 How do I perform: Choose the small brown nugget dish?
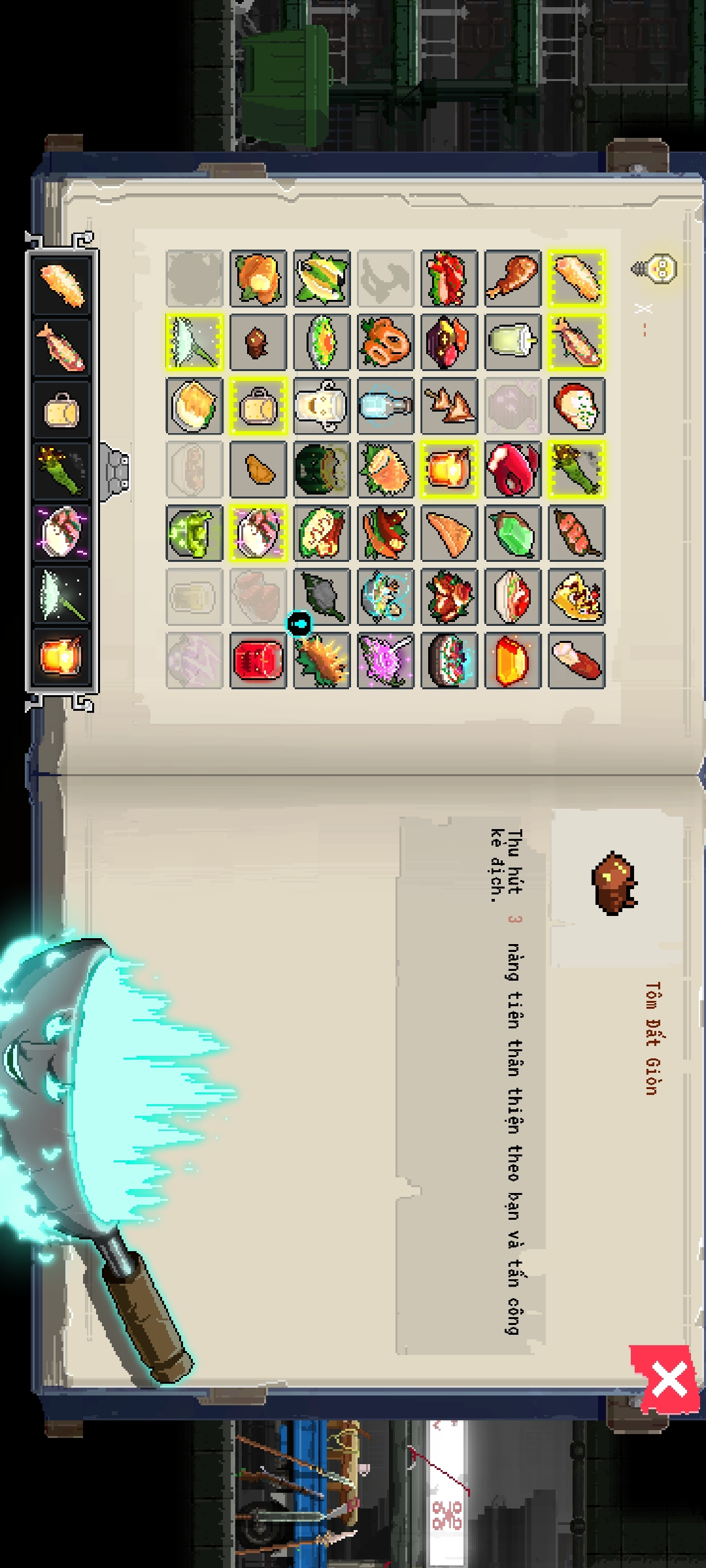[258, 342]
